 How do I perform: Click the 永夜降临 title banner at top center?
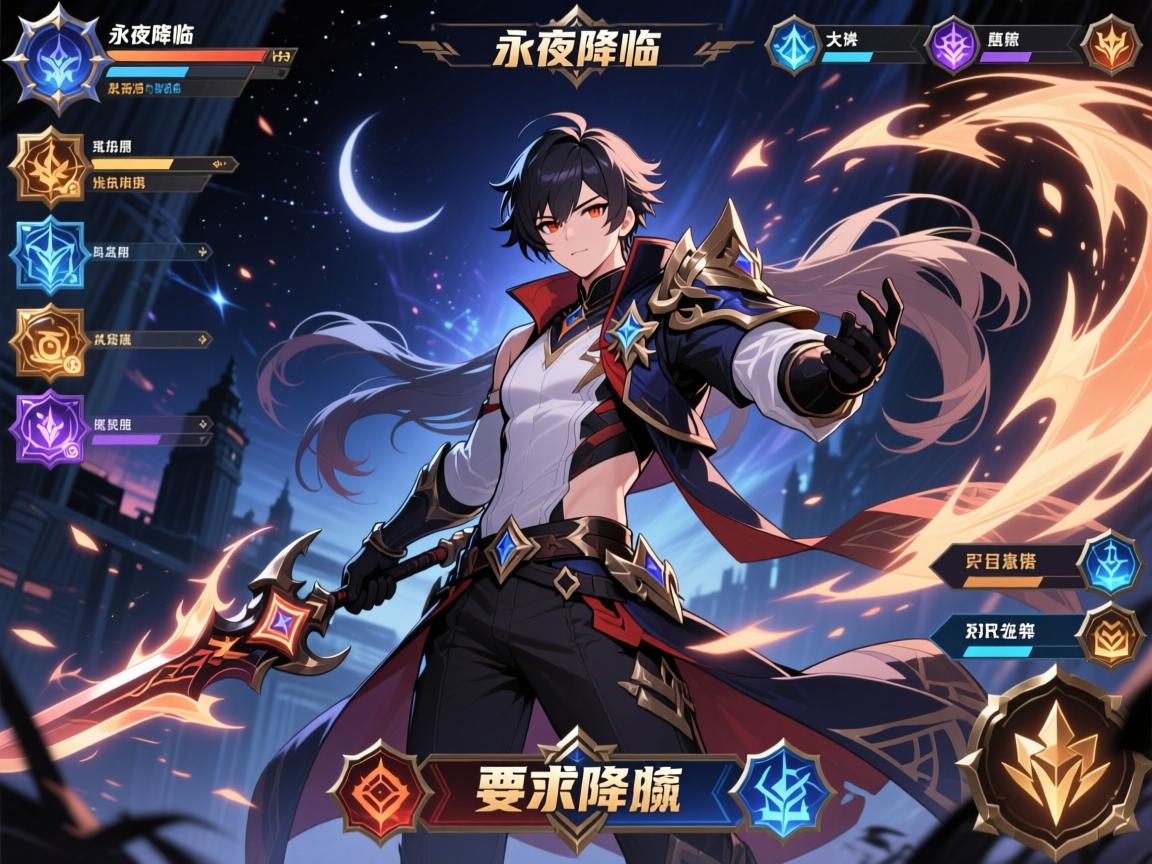coord(576,47)
